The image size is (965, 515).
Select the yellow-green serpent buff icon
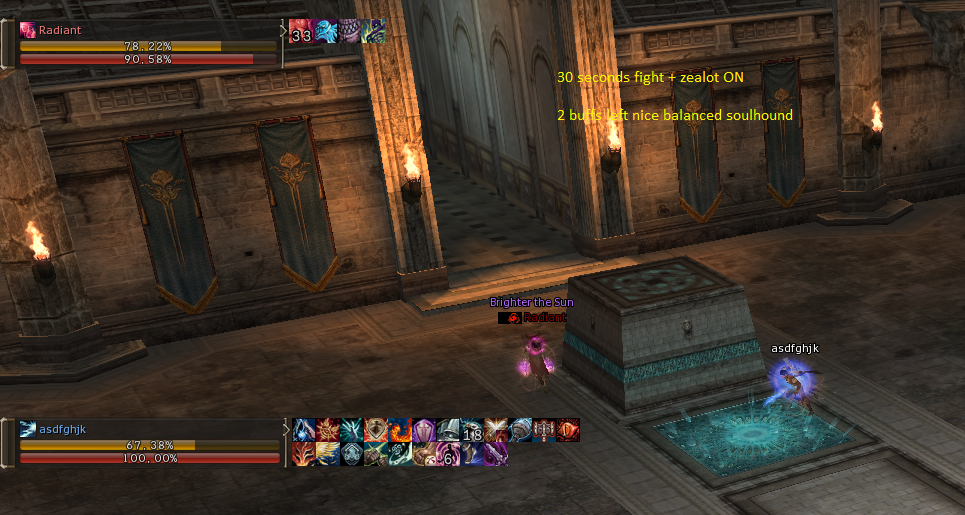click(374, 31)
